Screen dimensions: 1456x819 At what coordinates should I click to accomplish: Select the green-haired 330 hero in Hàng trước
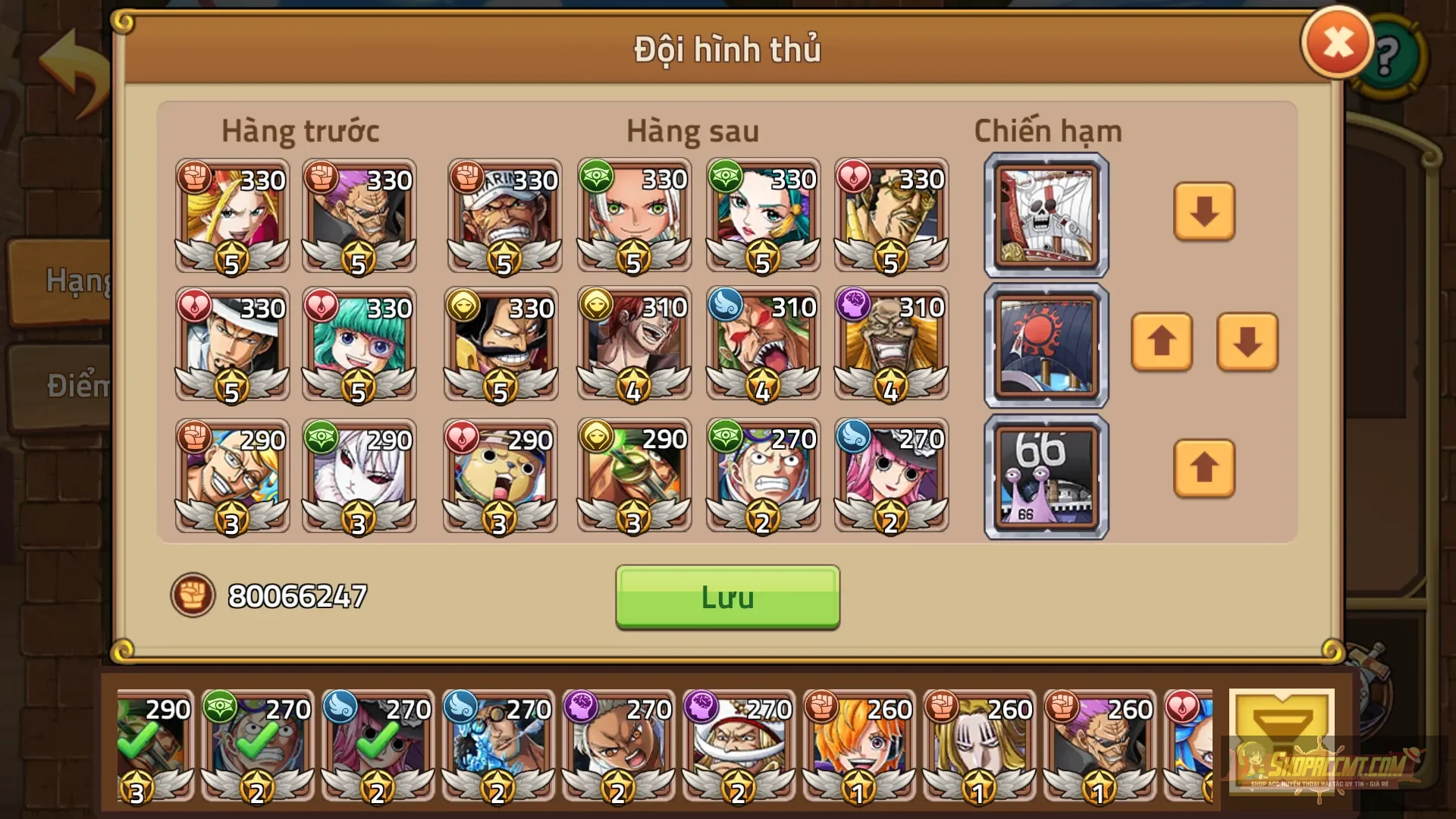[359, 345]
